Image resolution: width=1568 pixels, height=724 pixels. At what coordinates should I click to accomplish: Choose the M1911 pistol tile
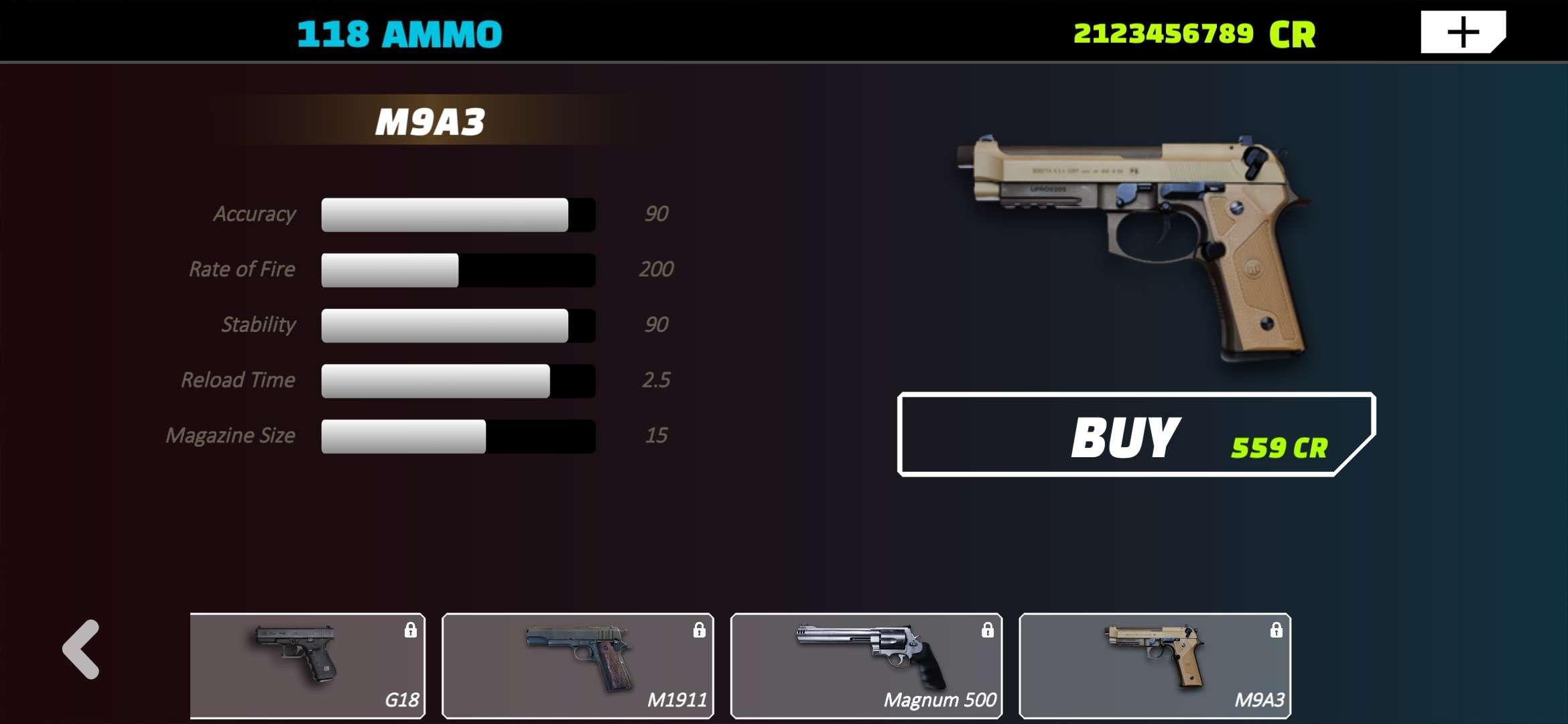(x=578, y=665)
